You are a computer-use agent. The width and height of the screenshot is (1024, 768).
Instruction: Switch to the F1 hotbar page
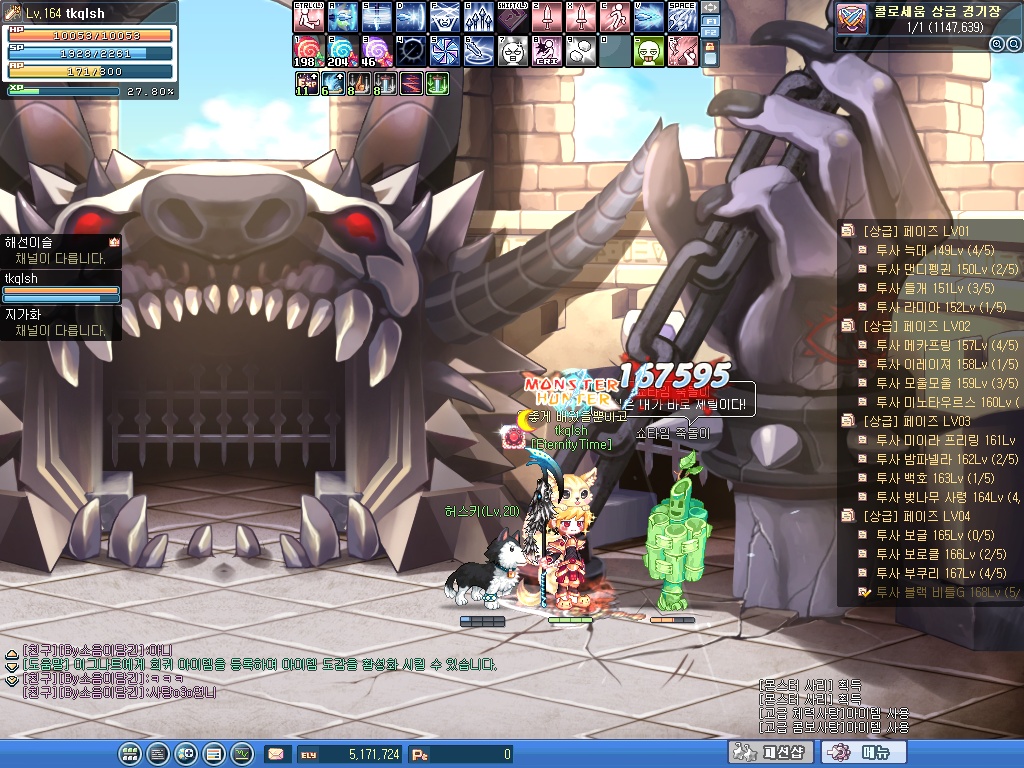point(711,20)
